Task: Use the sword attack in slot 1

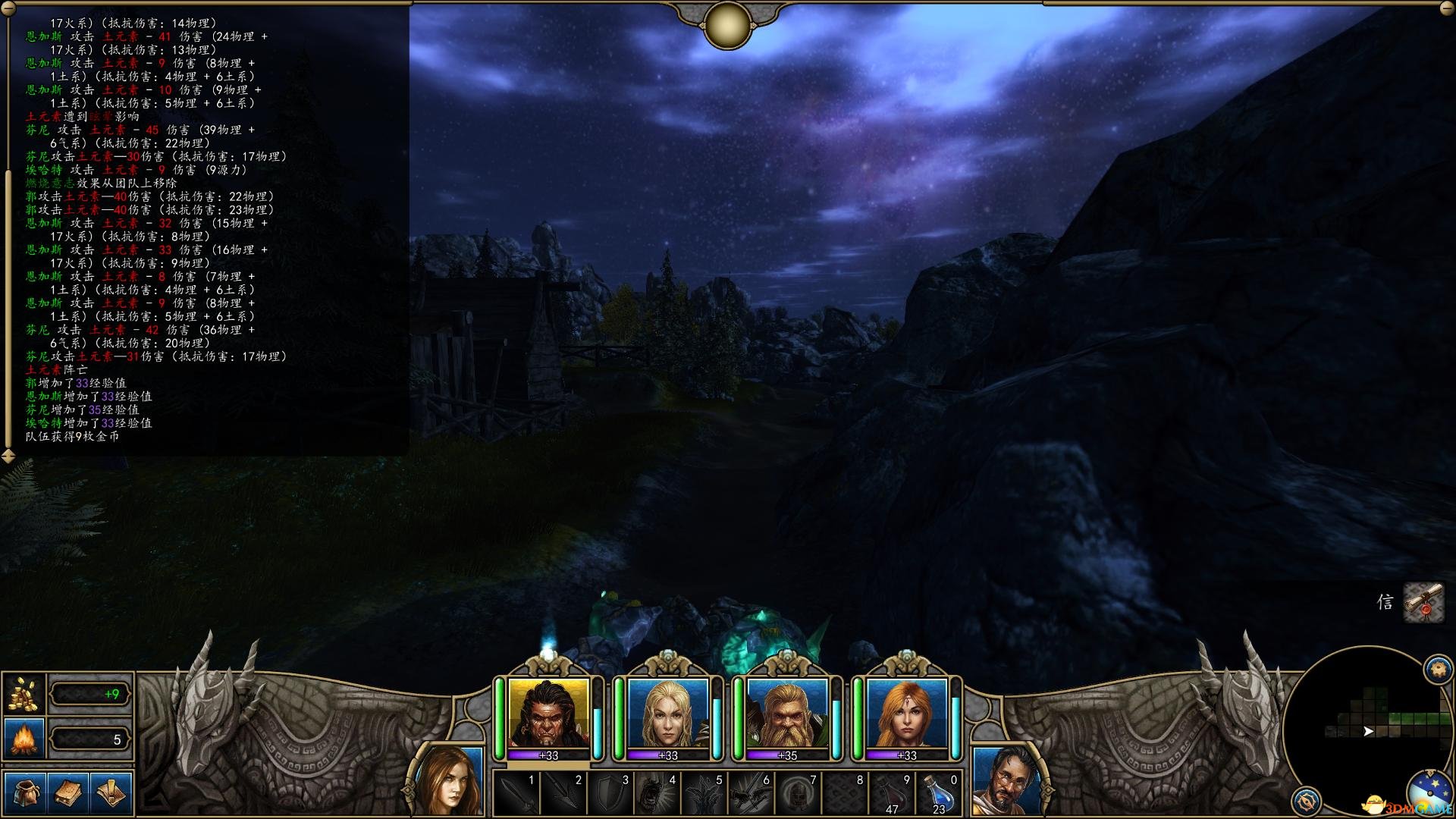Action: (x=516, y=794)
